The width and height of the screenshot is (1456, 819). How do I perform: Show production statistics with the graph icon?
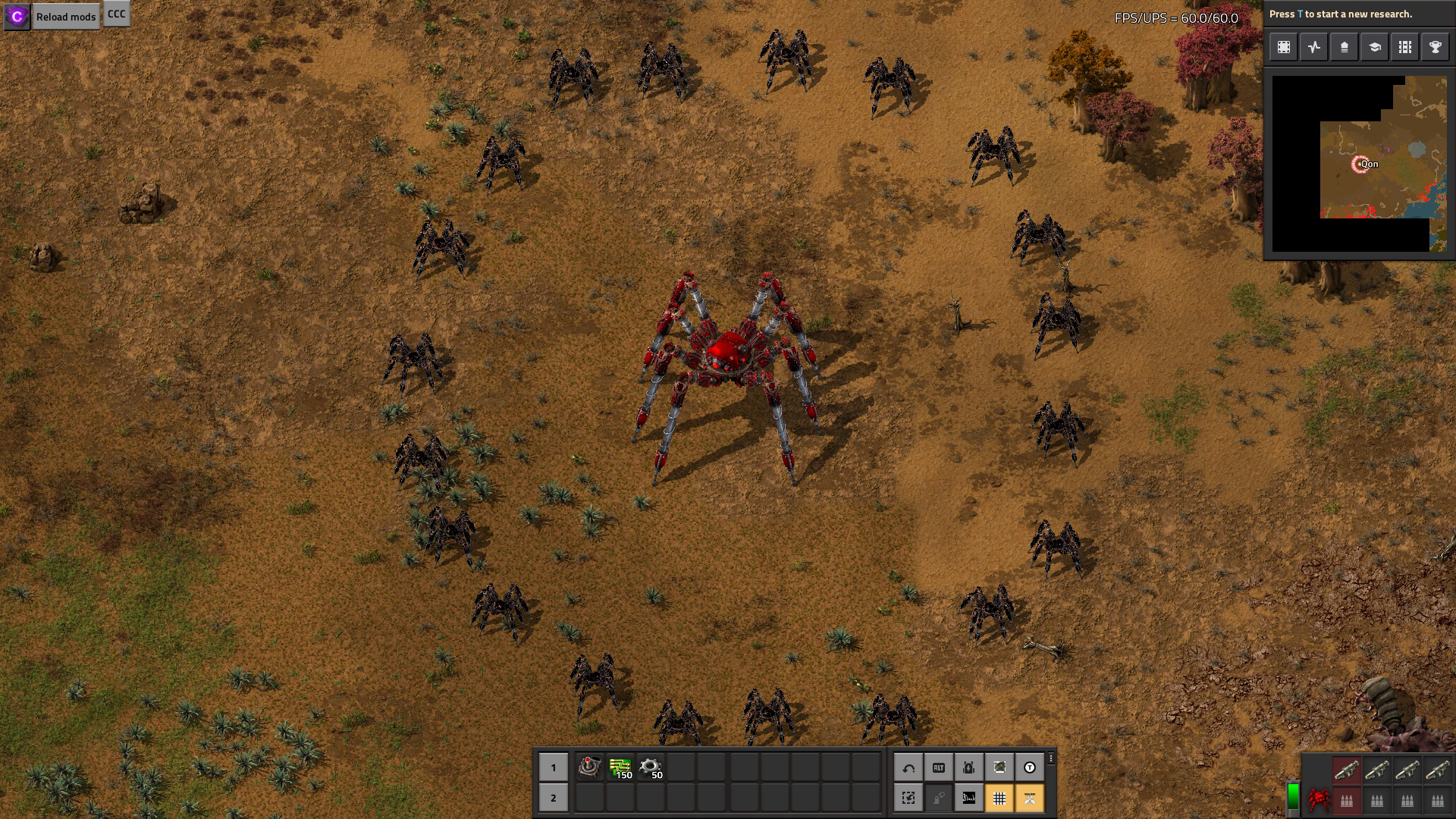point(1314,47)
